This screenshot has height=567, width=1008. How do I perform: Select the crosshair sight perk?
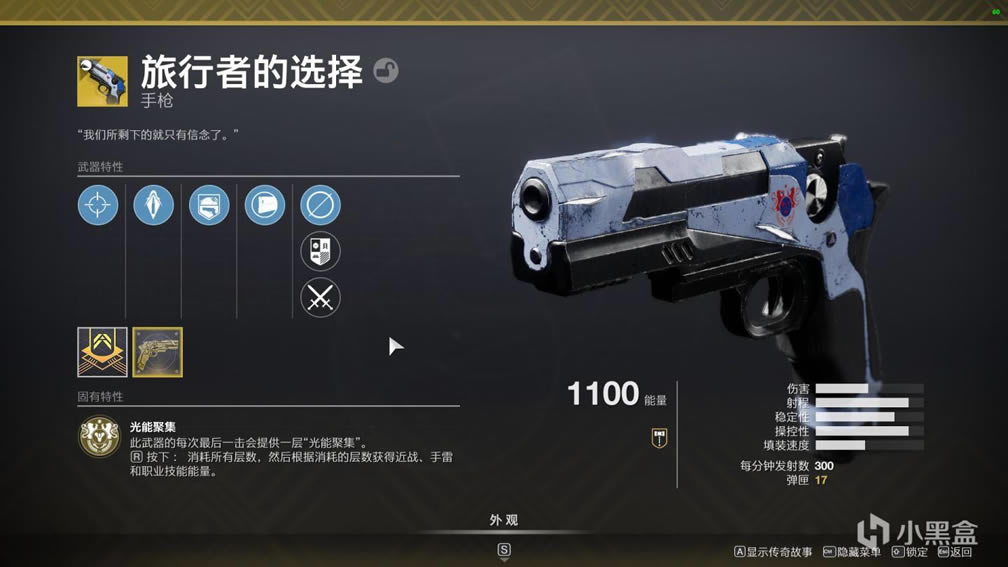pos(98,206)
